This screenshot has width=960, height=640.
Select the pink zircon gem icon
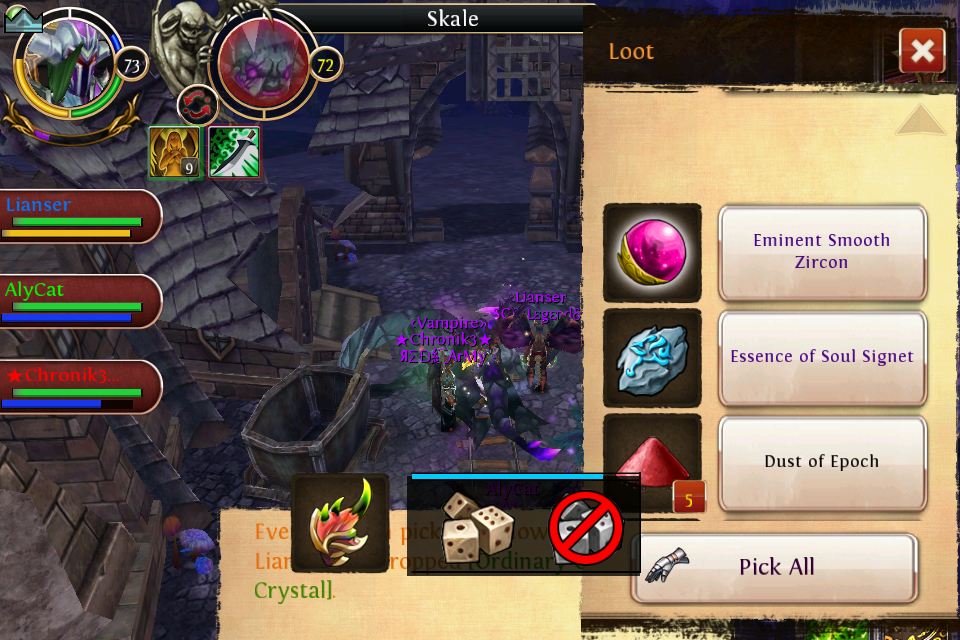(652, 252)
